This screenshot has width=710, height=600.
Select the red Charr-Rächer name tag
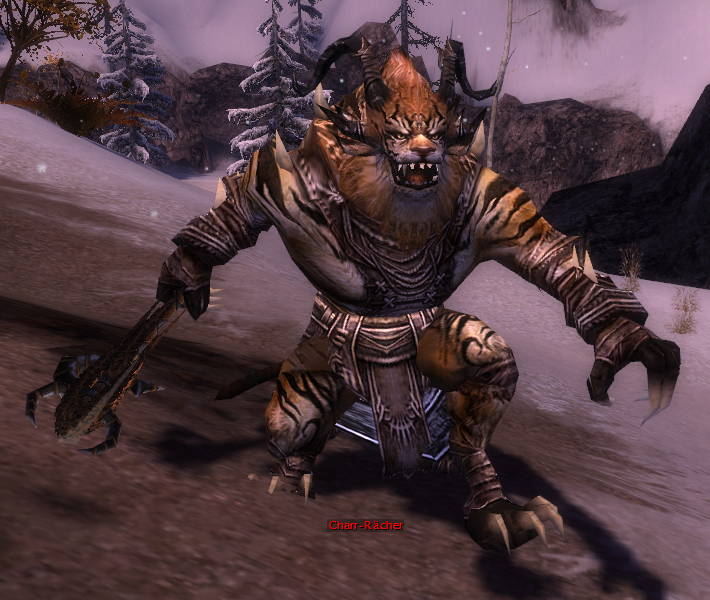(365, 525)
